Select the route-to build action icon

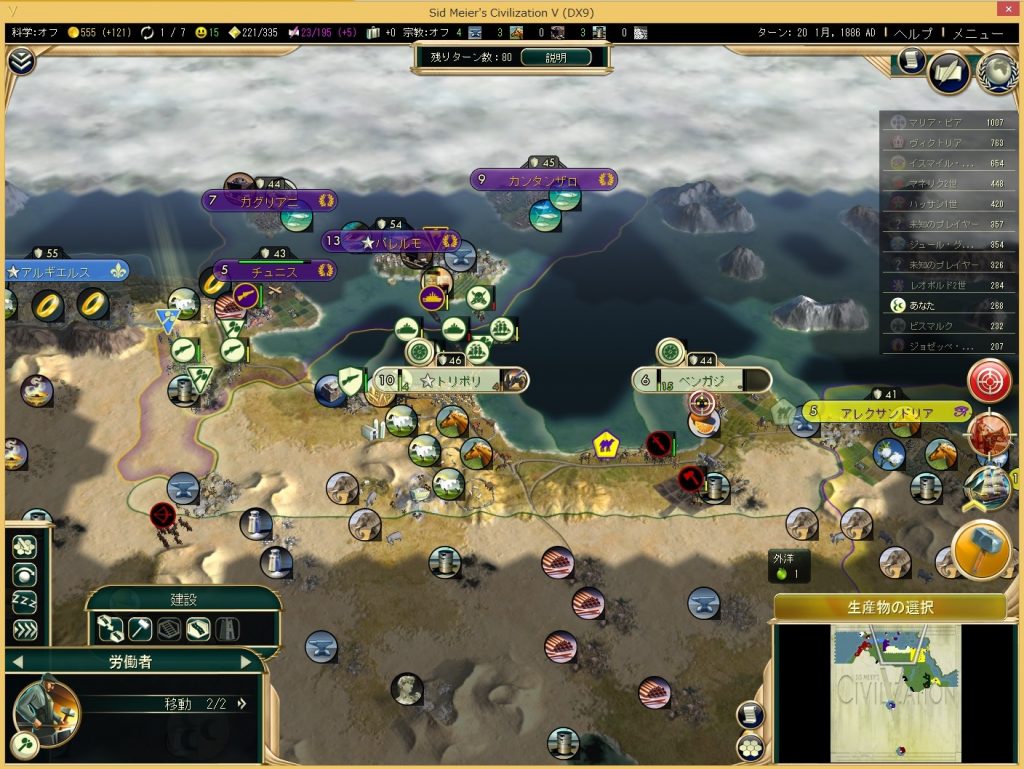110,629
